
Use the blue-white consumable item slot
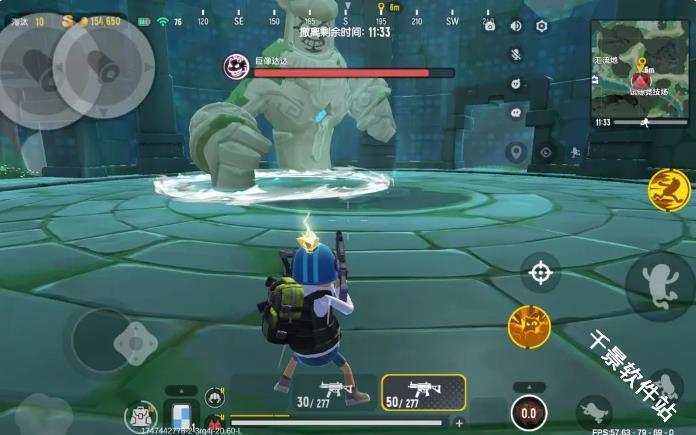point(182,414)
